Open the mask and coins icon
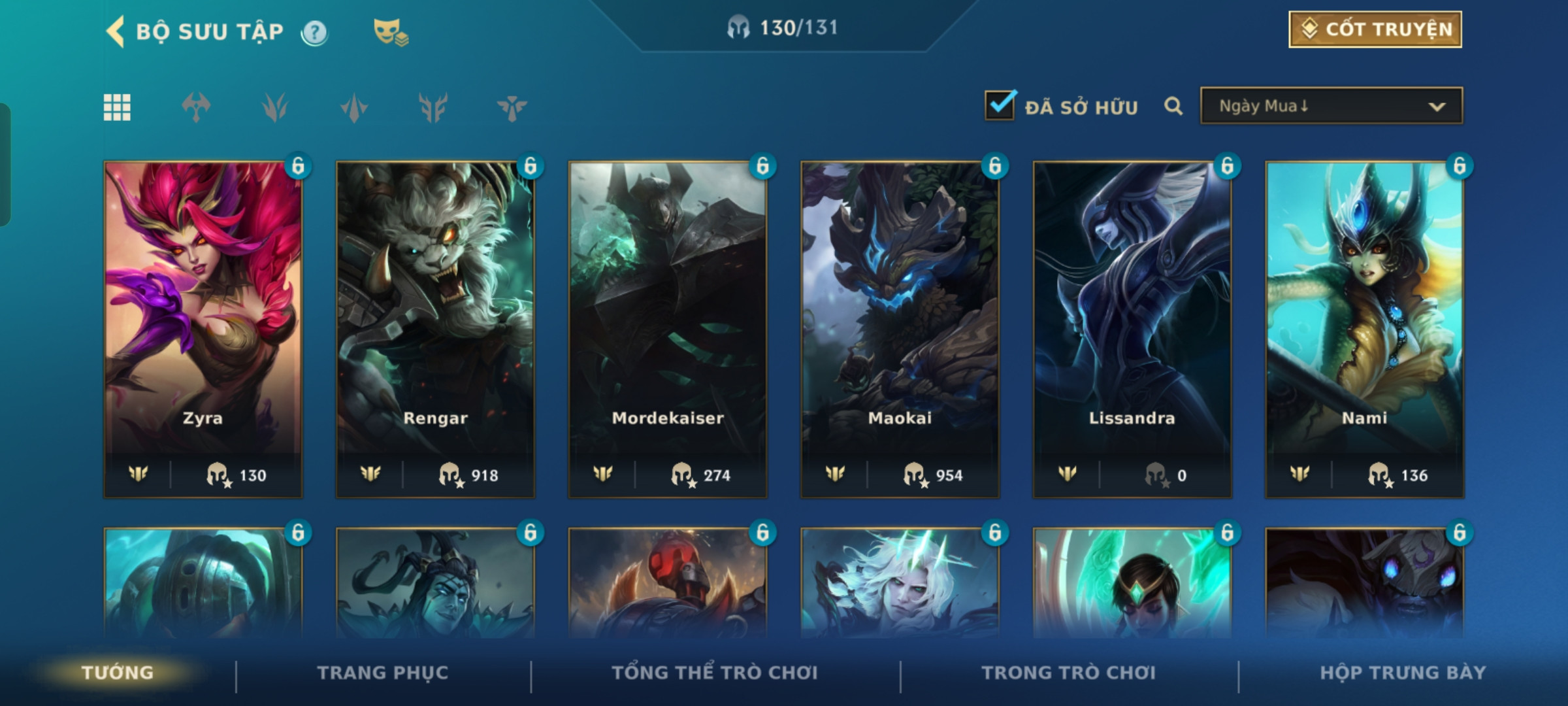1568x706 pixels. point(390,32)
